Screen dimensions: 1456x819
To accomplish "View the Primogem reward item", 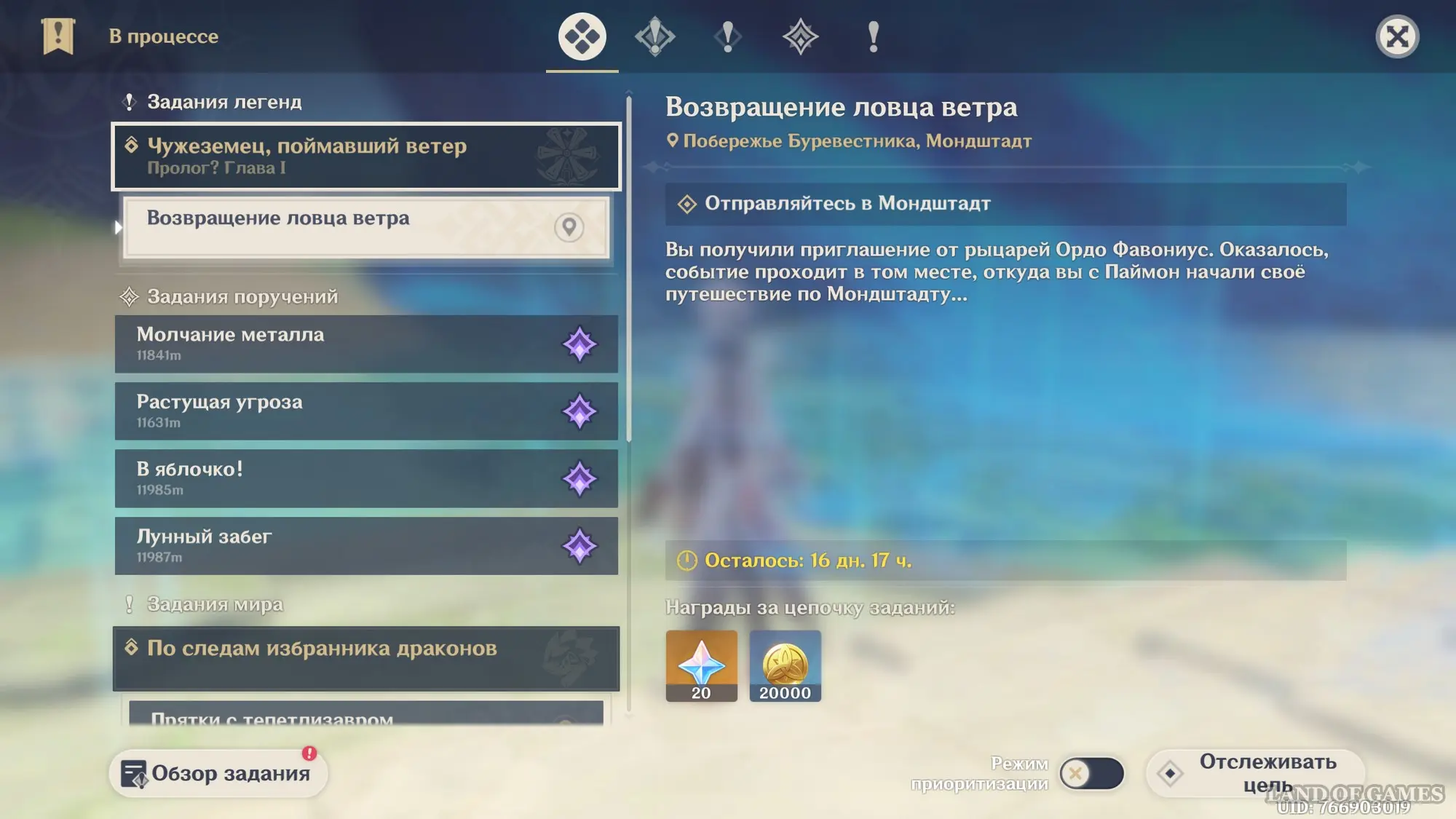I will [701, 665].
